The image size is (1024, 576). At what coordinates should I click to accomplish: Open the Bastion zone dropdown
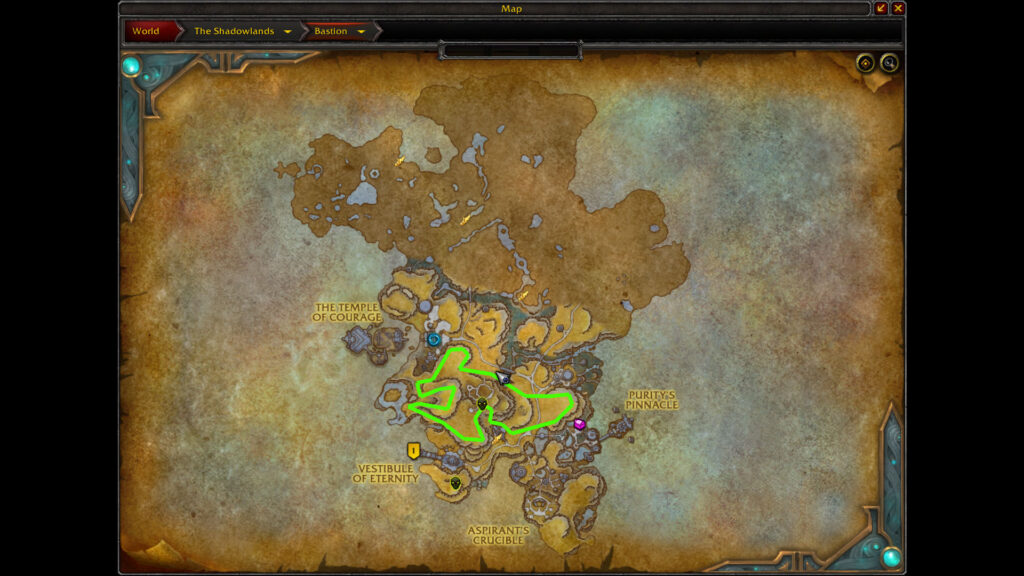tap(361, 31)
